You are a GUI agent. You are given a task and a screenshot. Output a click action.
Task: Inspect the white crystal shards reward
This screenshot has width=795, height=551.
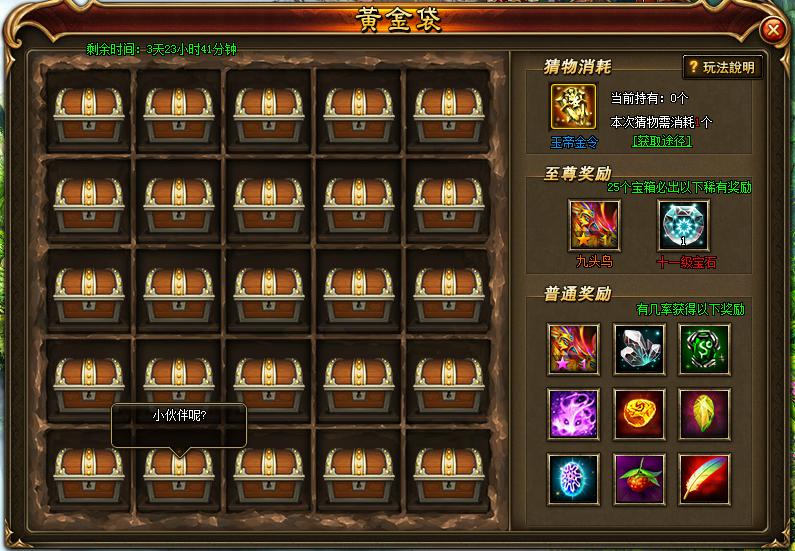coord(640,349)
